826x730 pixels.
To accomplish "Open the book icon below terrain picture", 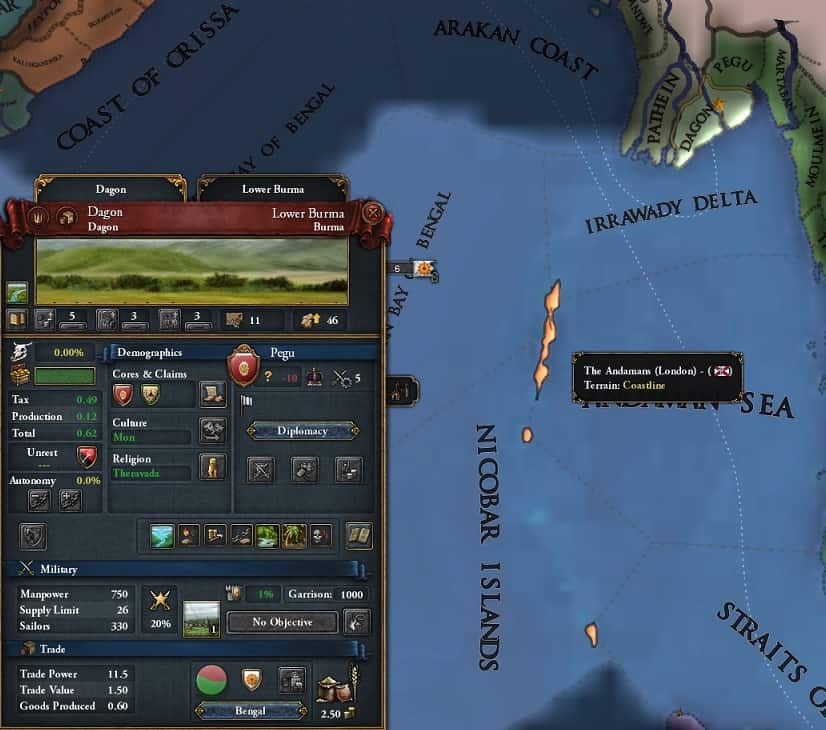I will point(16,319).
